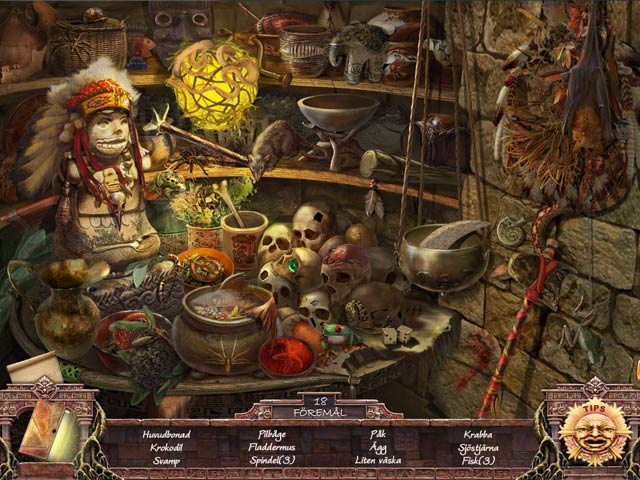
Task: Choose the Ägg list entry
Action: (x=377, y=447)
